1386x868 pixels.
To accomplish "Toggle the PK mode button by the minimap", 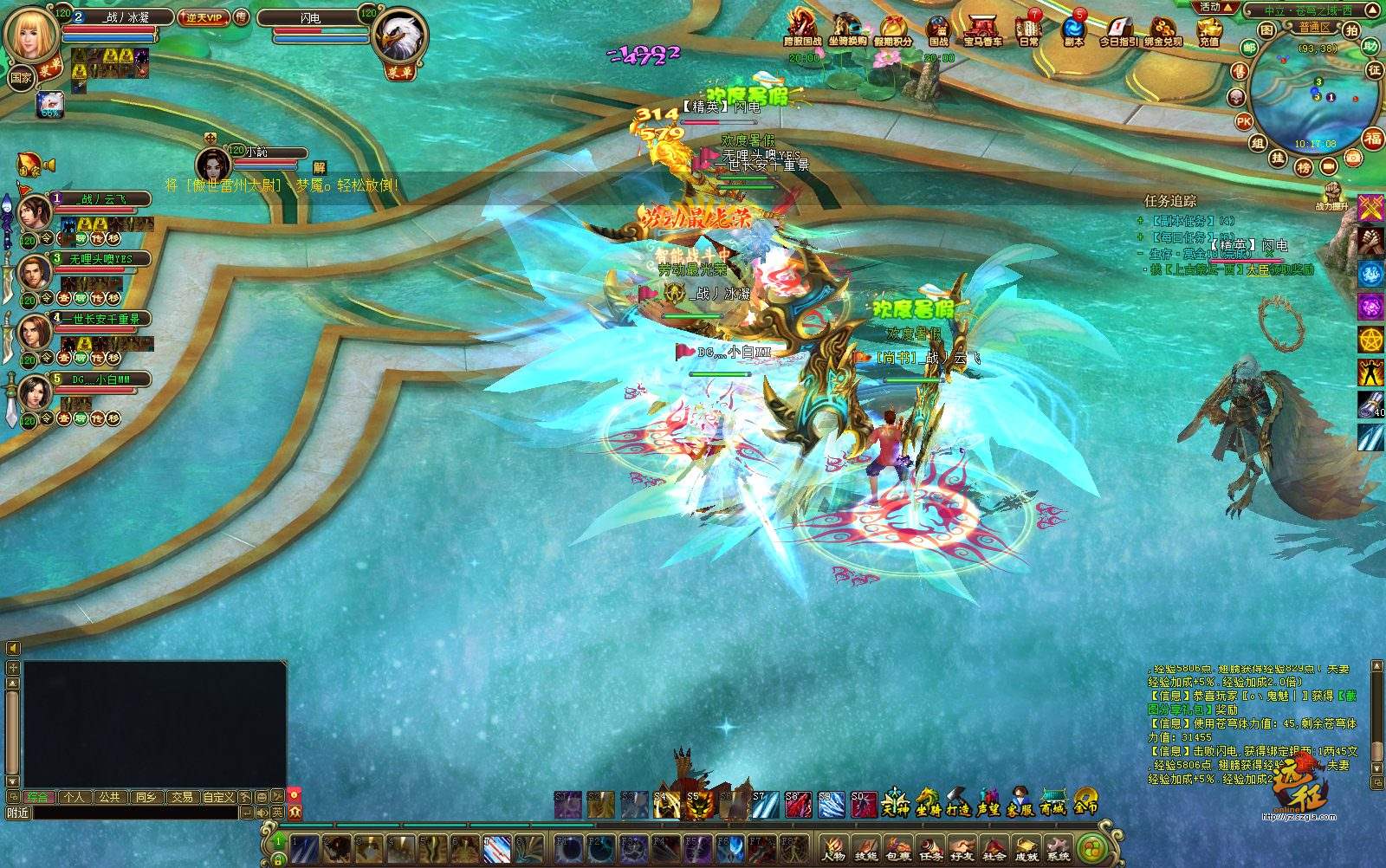I will (x=1244, y=122).
